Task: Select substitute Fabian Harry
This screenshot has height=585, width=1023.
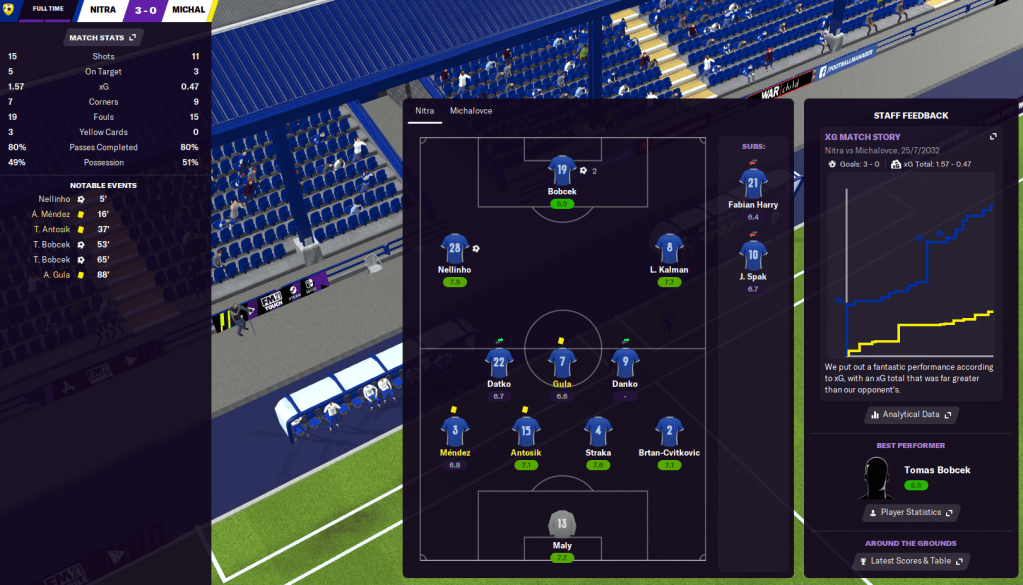Action: point(753,183)
